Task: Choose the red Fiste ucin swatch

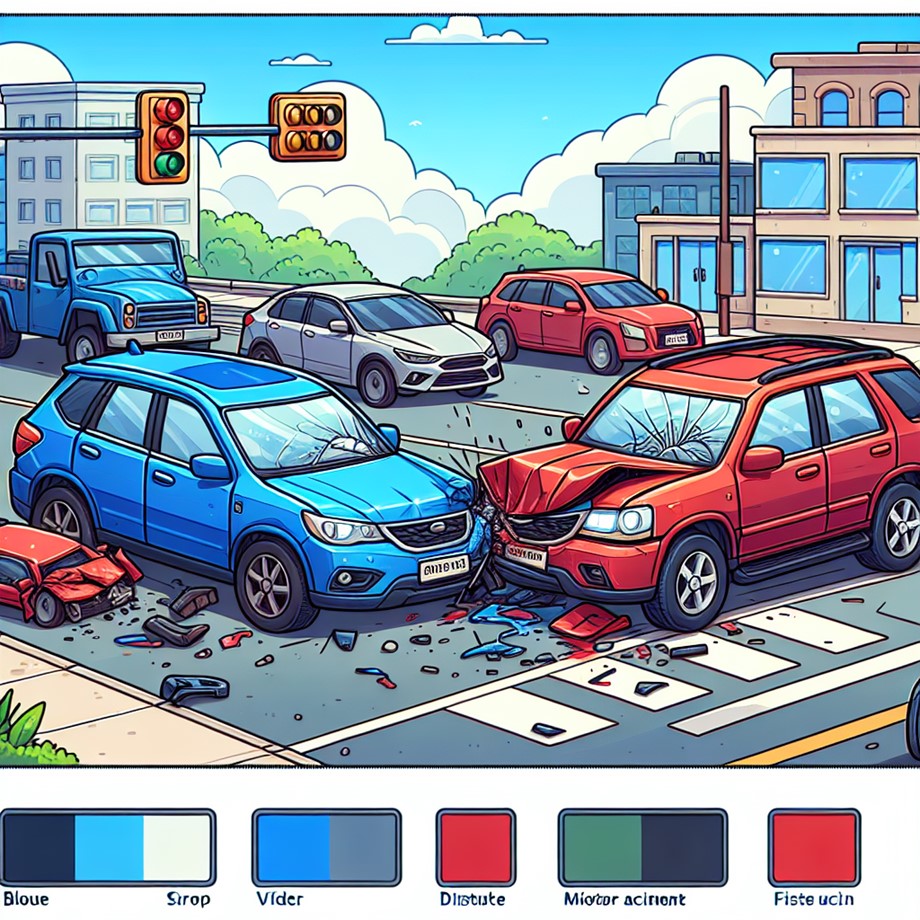Action: (x=813, y=846)
